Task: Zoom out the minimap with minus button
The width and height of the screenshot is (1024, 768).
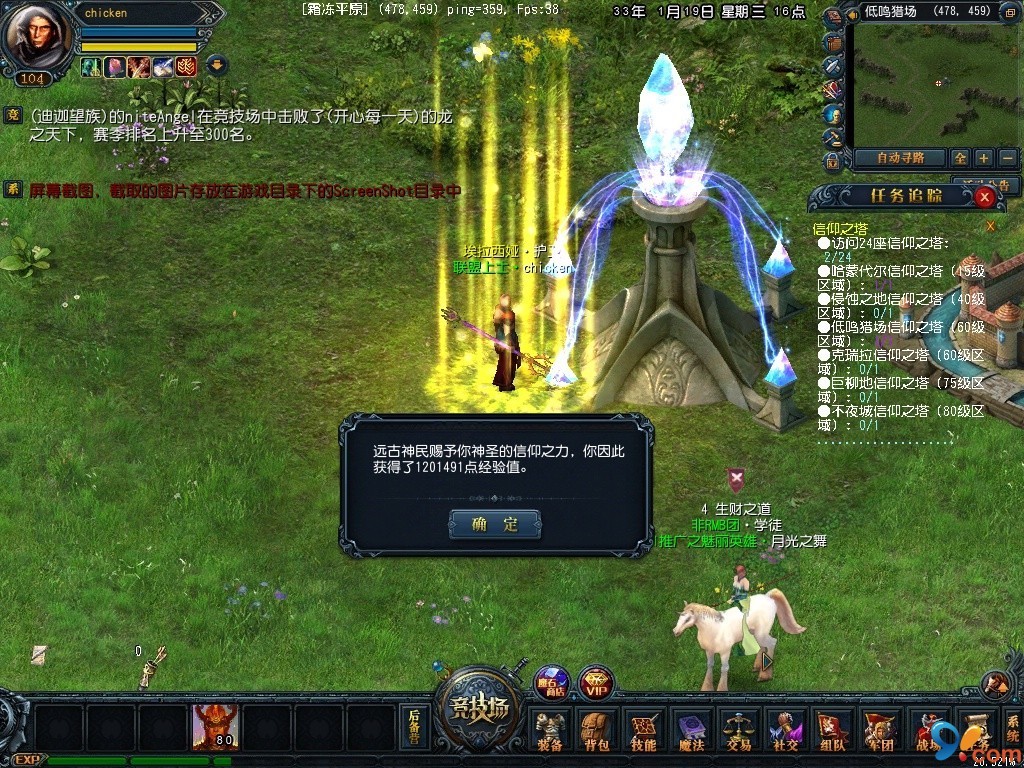Action: pos(1007,158)
